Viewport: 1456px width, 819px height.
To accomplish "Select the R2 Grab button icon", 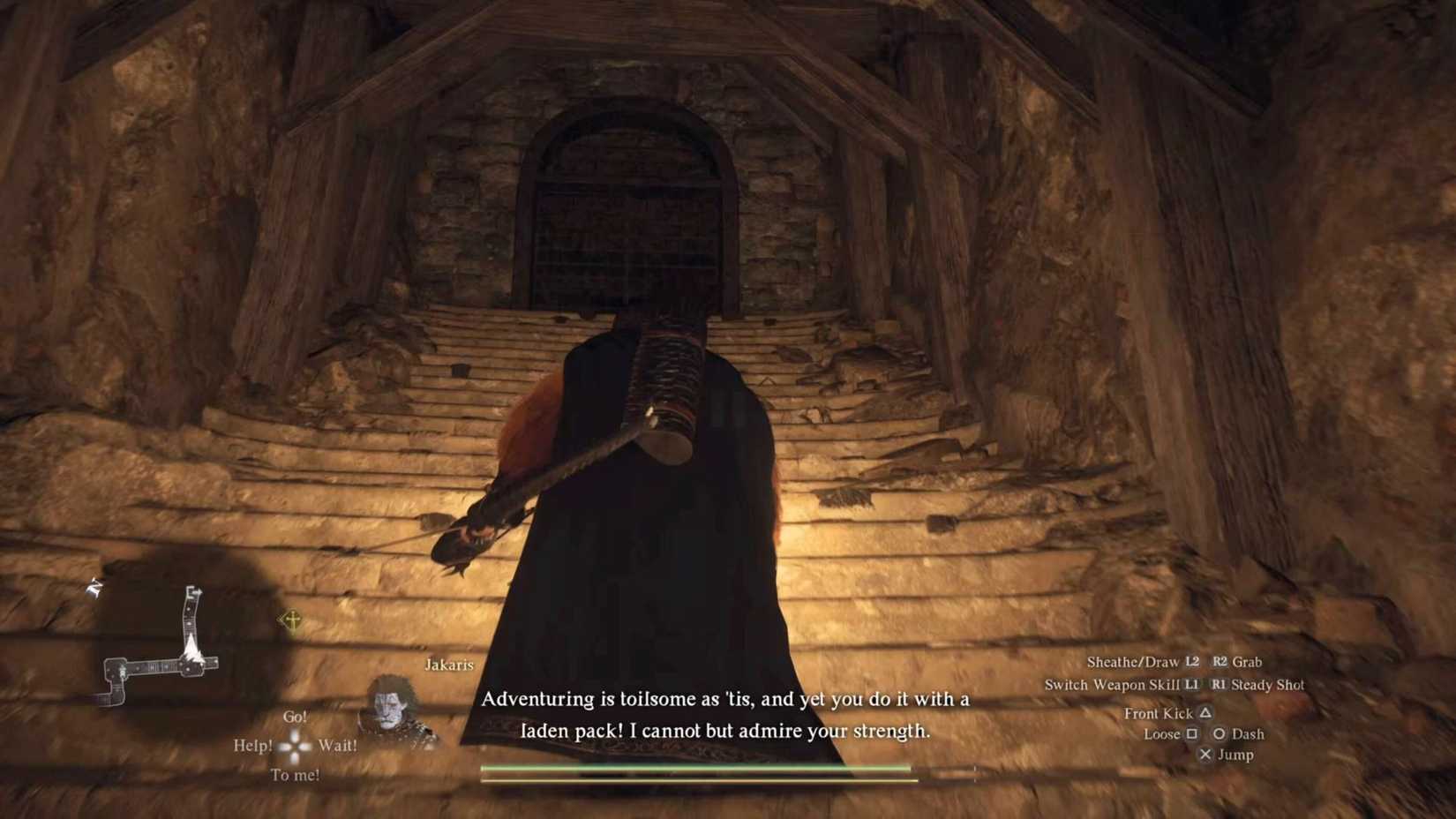I will point(1220,662).
